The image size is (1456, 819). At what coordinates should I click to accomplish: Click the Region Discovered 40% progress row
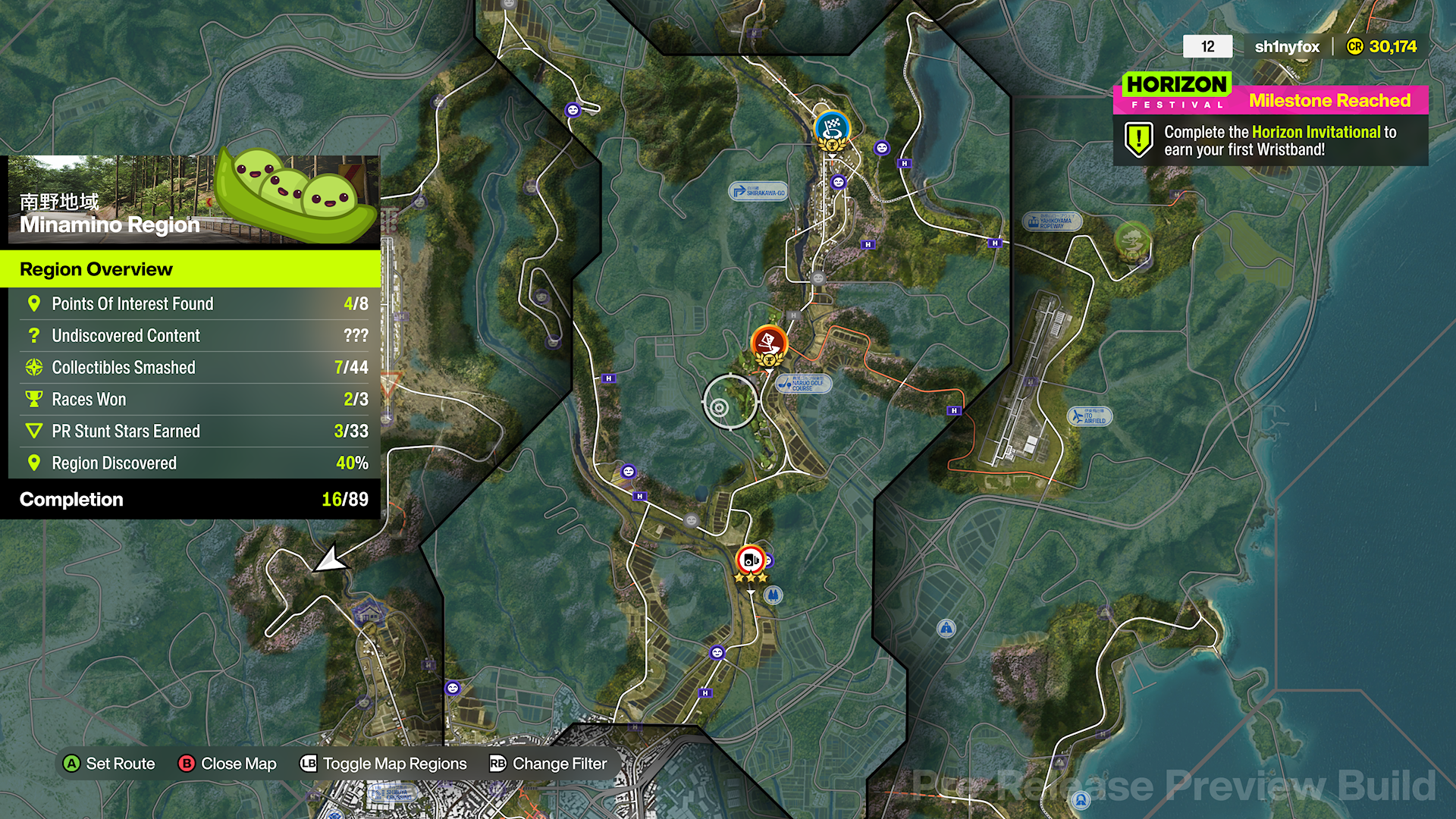pos(190,463)
